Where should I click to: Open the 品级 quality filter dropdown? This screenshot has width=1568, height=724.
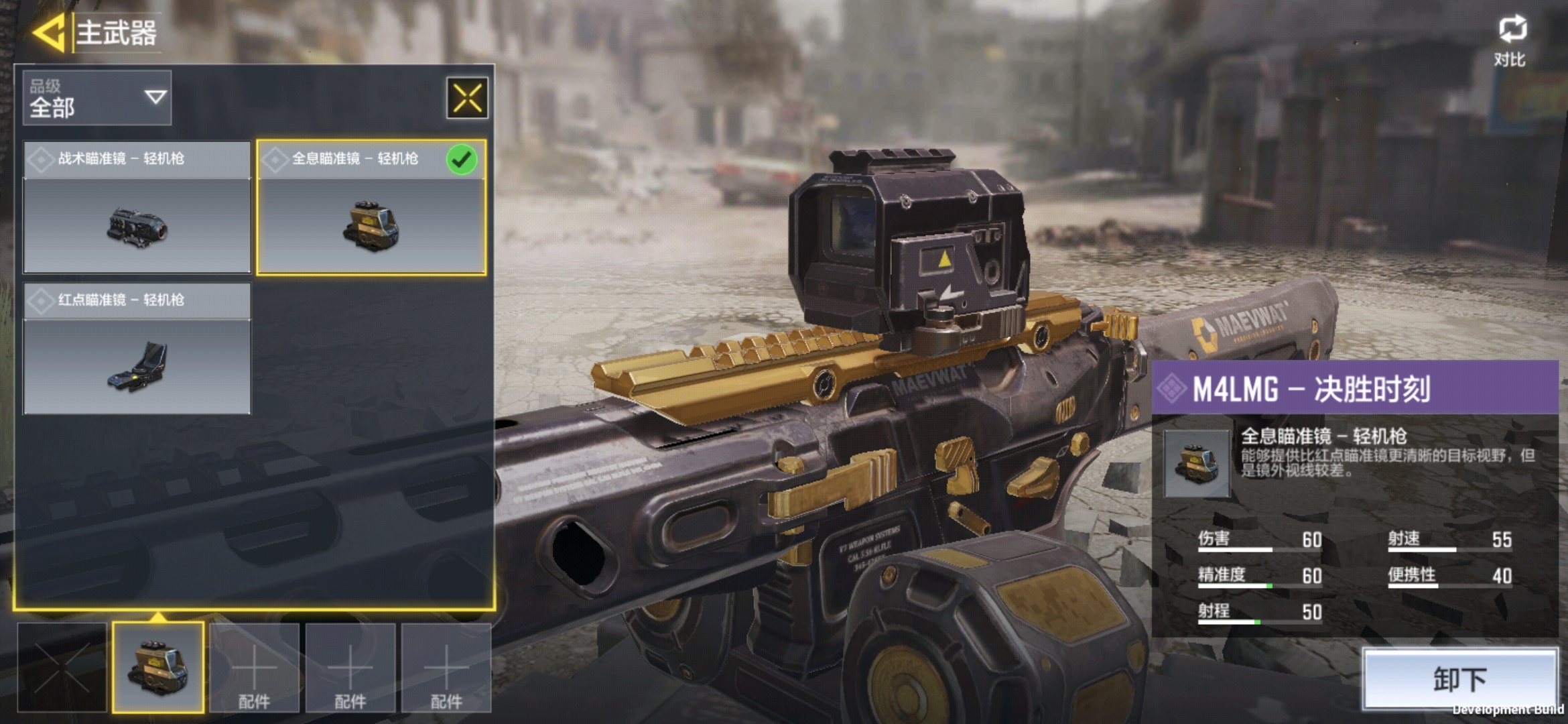coord(97,98)
